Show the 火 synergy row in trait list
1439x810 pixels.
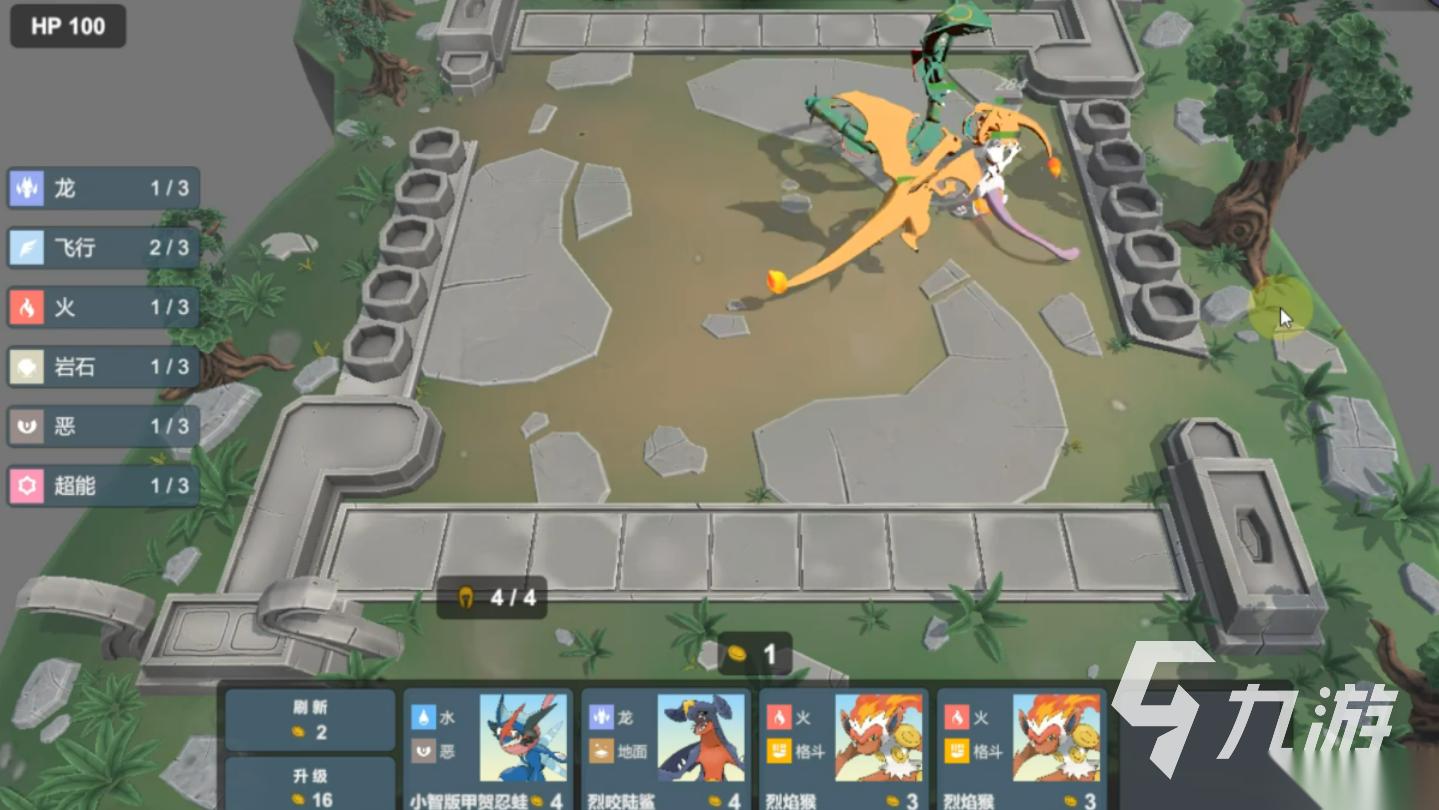[x=104, y=307]
